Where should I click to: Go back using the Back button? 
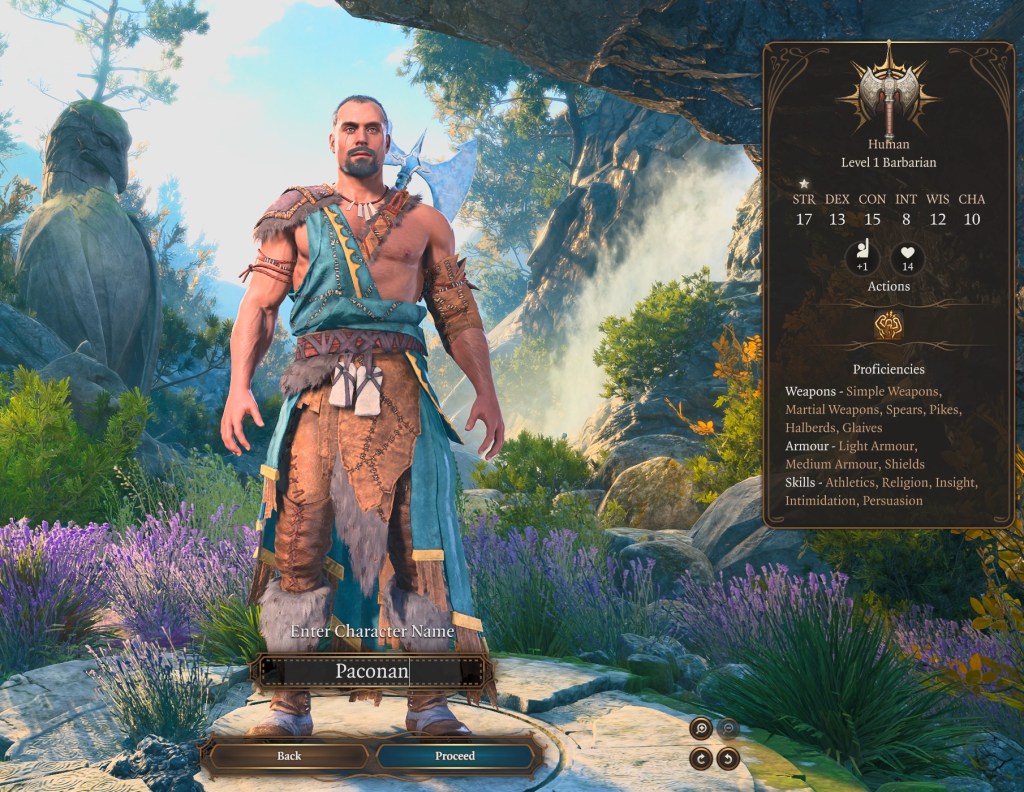coord(289,756)
